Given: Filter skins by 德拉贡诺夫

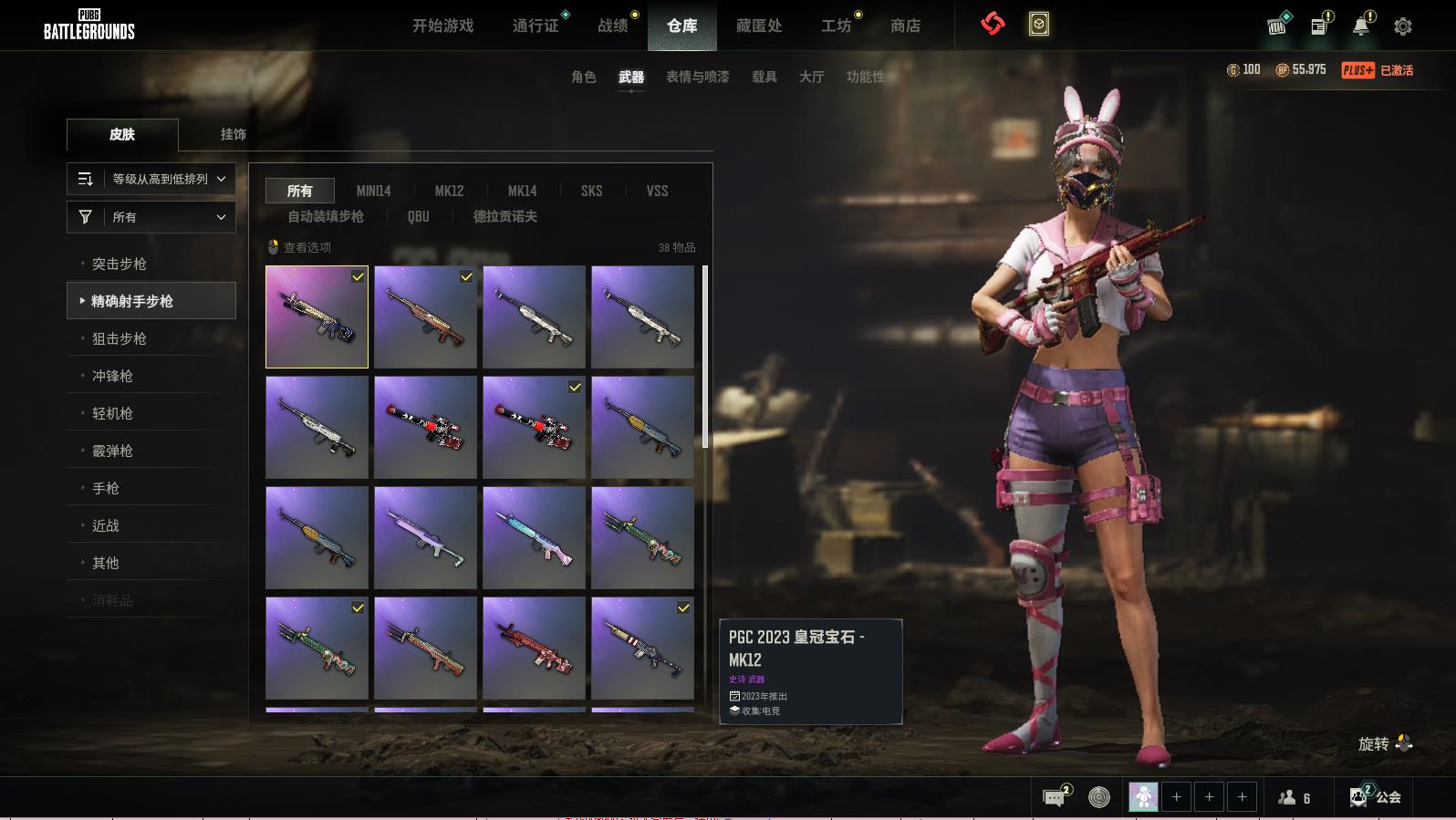Looking at the screenshot, I should [504, 216].
